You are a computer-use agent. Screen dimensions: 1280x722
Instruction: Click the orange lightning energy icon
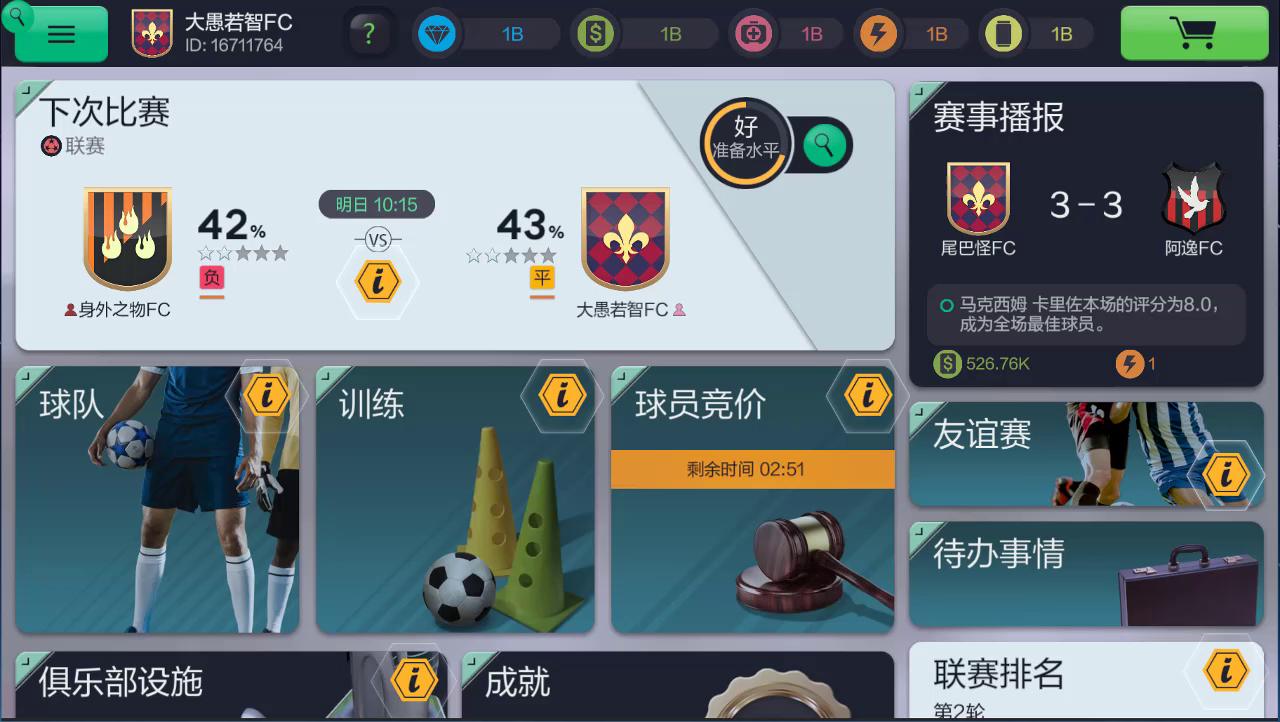click(x=878, y=33)
